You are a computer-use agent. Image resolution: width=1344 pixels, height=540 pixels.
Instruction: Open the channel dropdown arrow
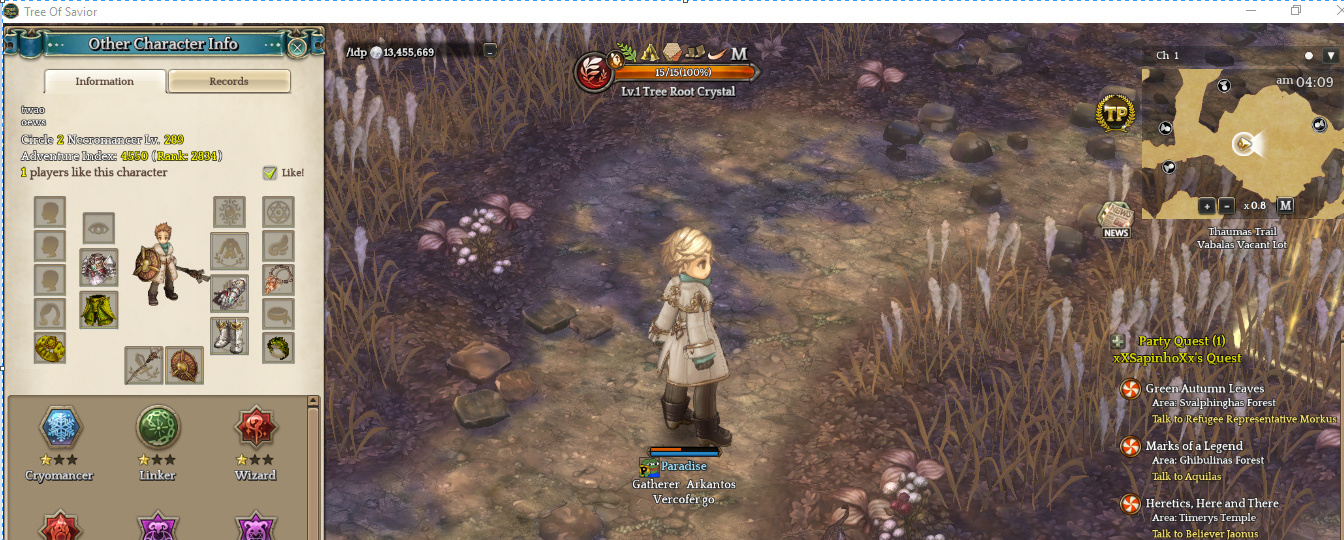1329,56
